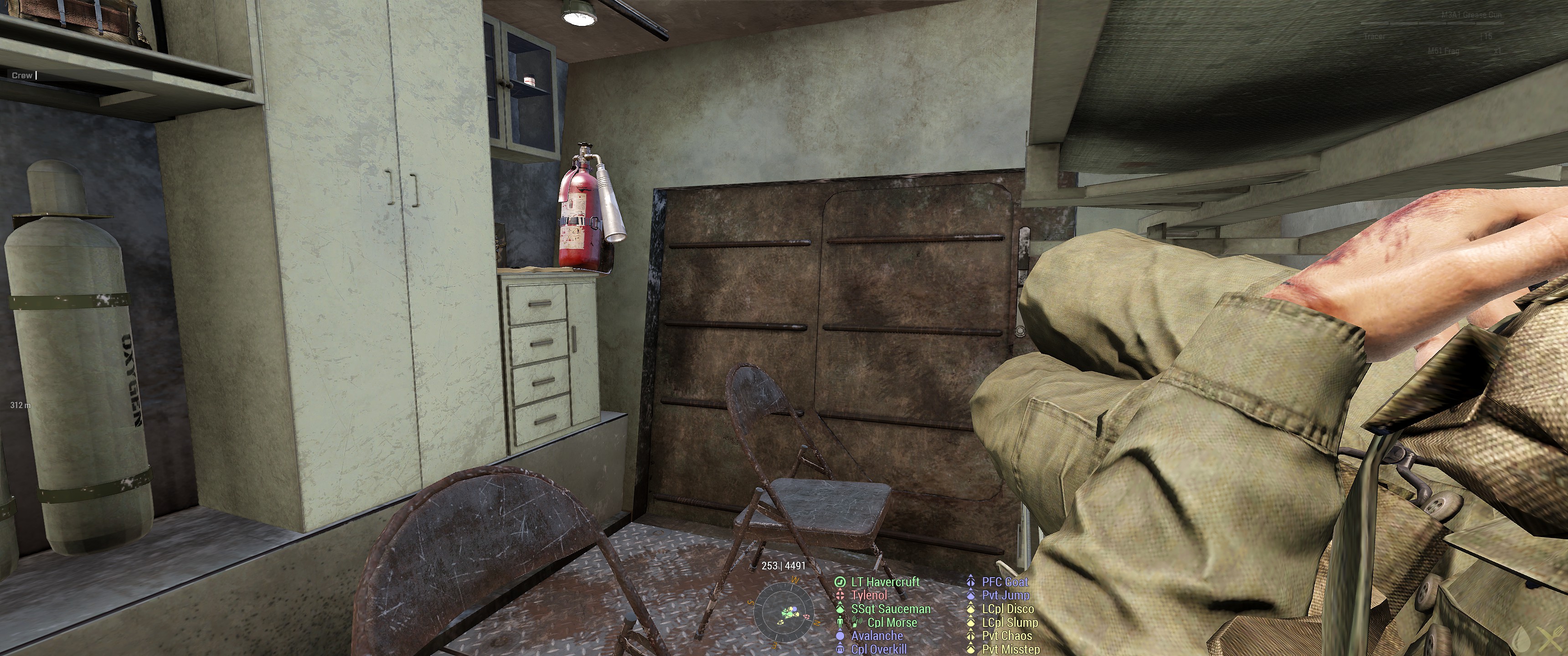Choose Pvt Jump from the squad roster
The width and height of the screenshot is (1568, 656).
tap(1006, 596)
